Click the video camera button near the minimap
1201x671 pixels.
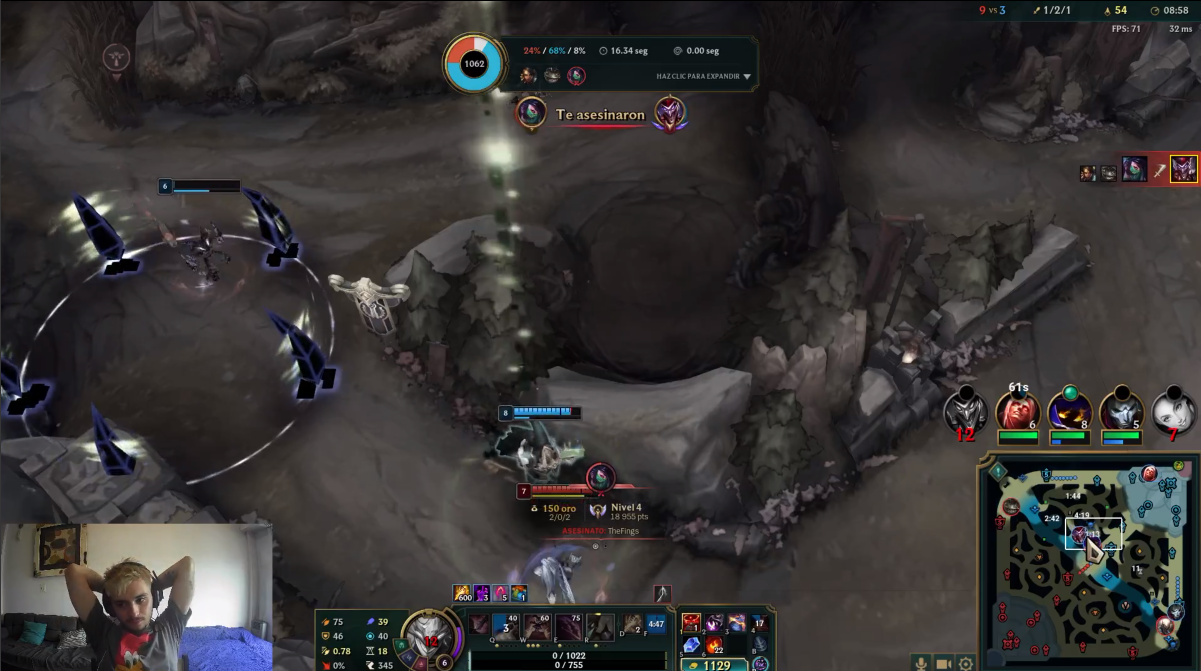(x=943, y=663)
